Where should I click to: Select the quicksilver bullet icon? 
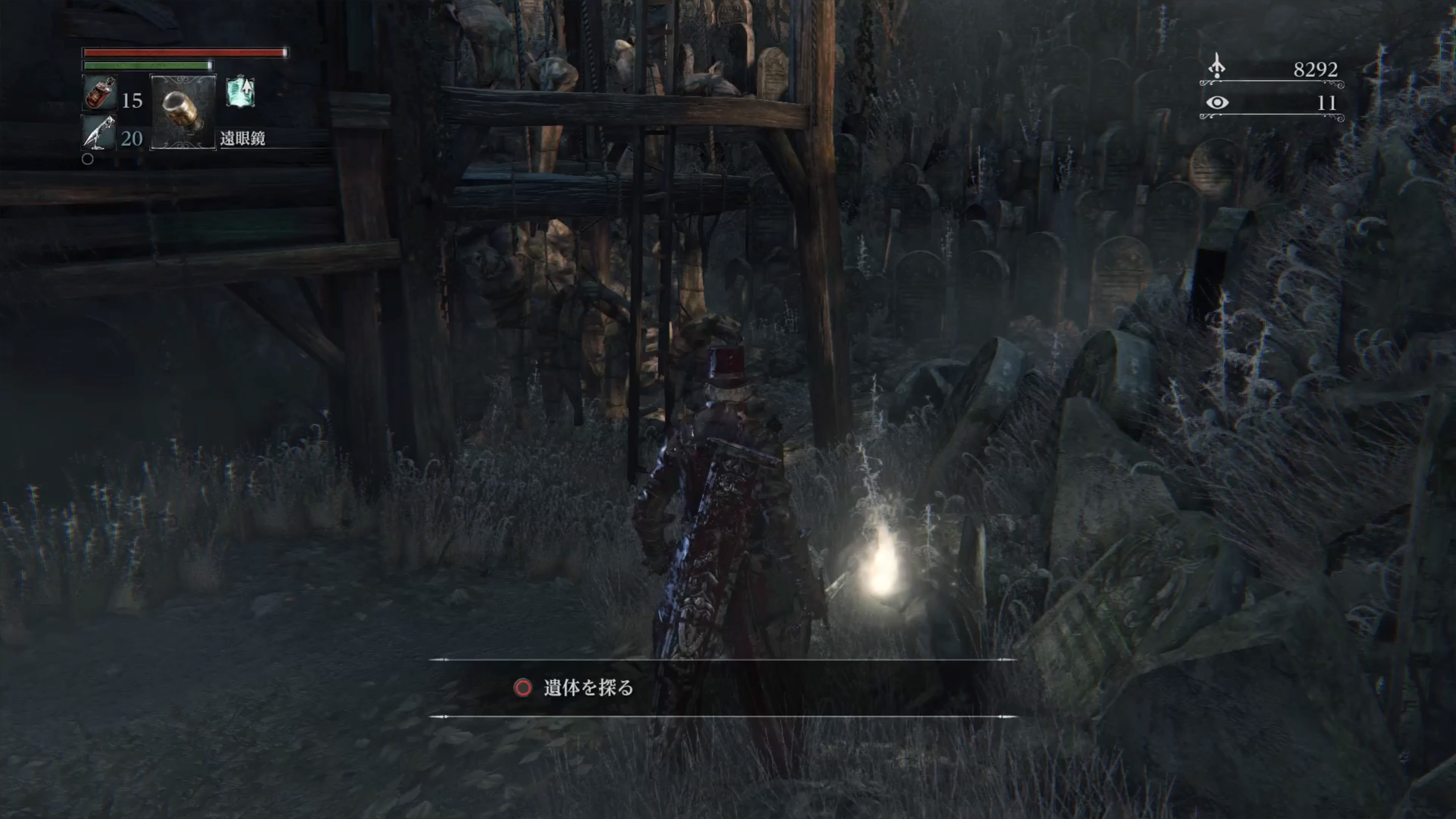[x=99, y=133]
